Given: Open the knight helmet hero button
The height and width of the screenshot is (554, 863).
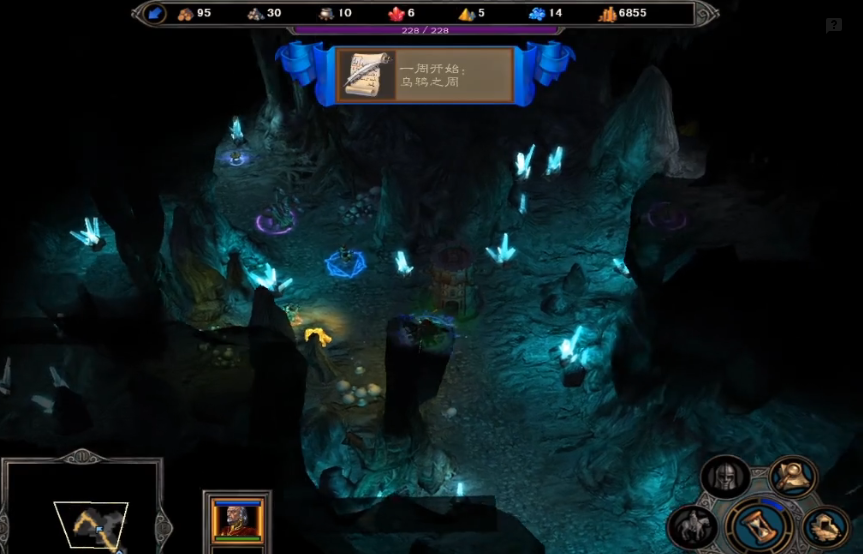Looking at the screenshot, I should coord(725,477).
